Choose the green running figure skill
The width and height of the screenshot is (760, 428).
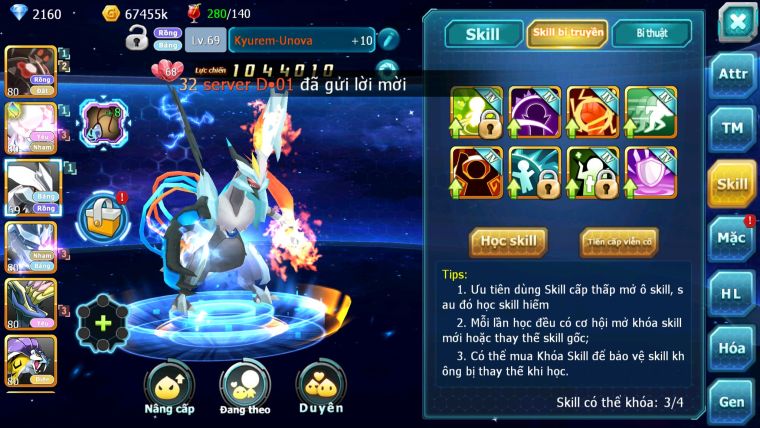coord(651,112)
